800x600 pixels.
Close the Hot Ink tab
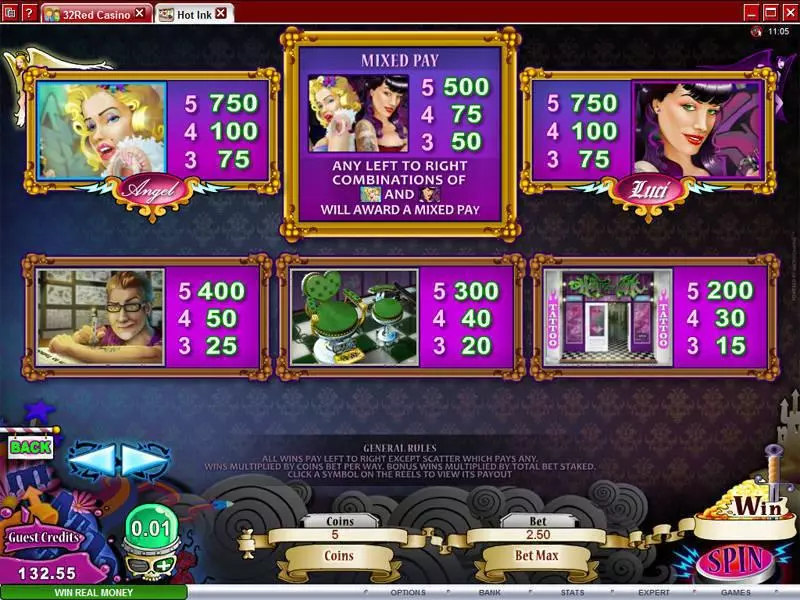(x=220, y=13)
